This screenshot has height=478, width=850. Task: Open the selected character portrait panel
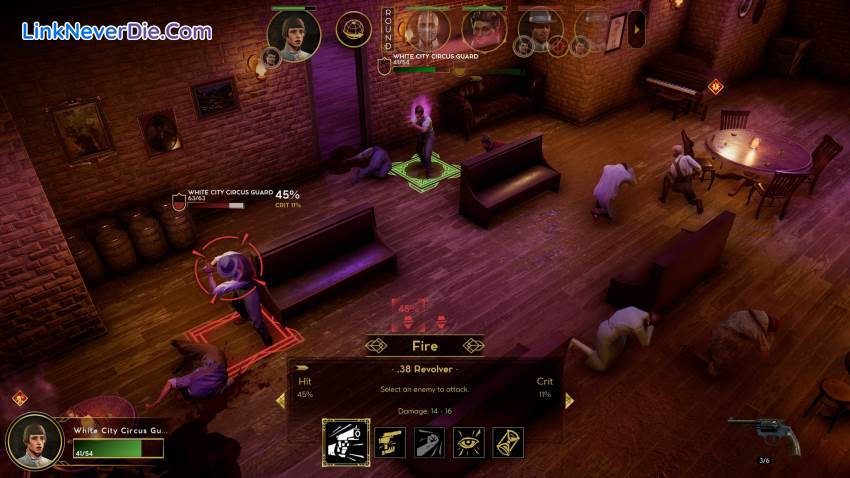pyautogui.click(x=35, y=440)
